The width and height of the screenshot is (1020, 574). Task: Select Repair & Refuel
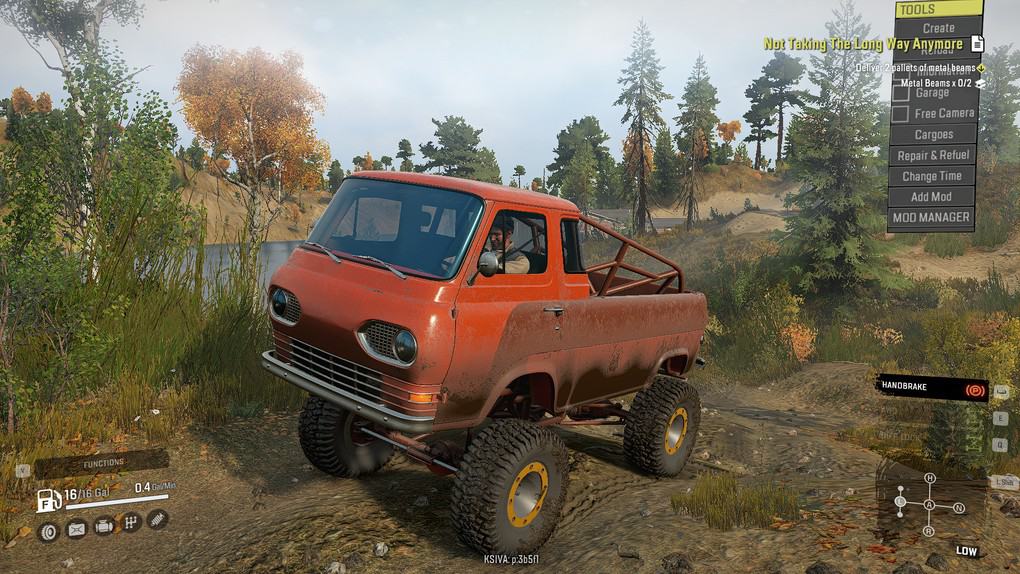(932, 155)
